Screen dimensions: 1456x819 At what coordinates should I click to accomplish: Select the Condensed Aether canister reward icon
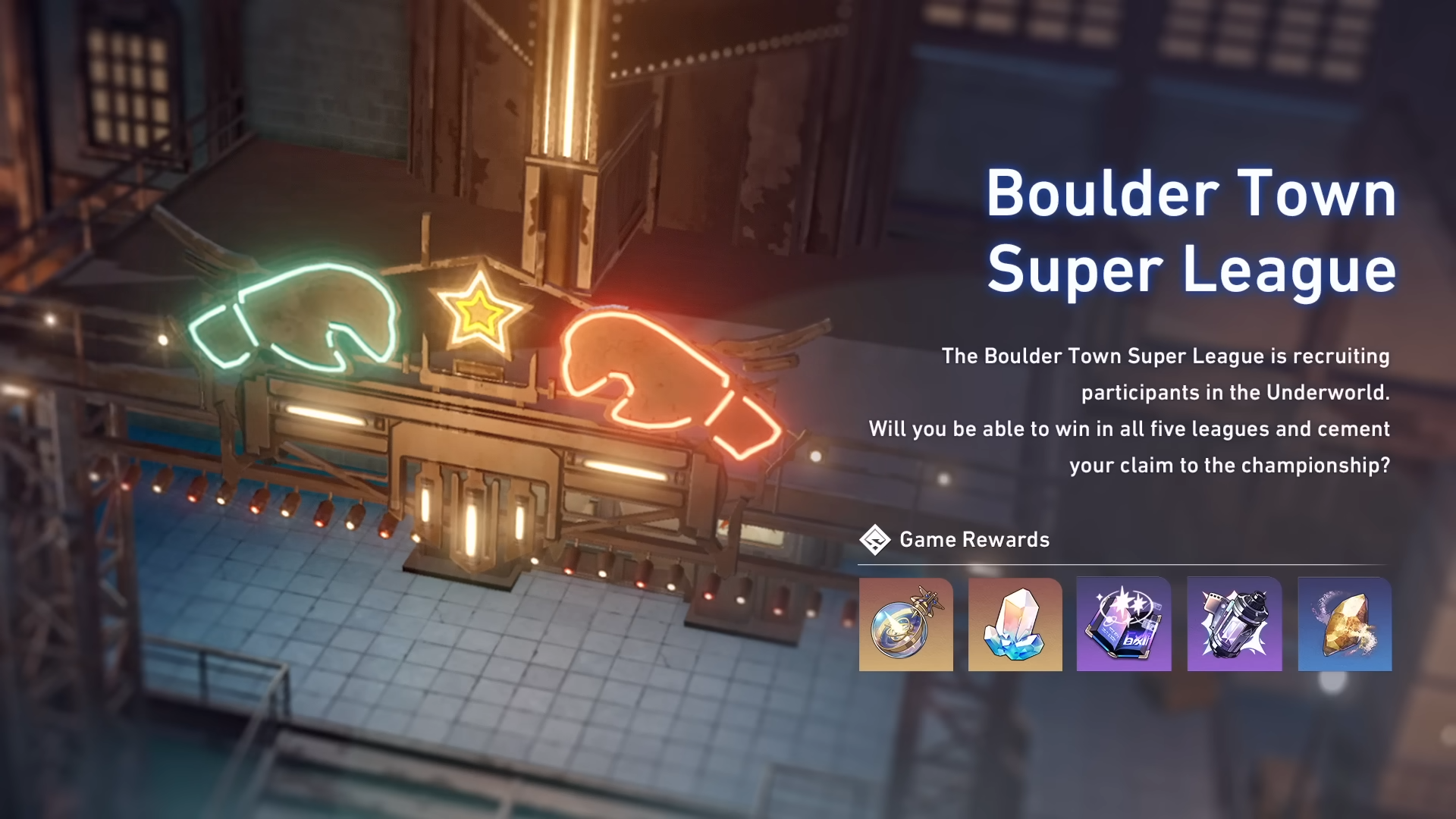pyautogui.click(x=1232, y=623)
